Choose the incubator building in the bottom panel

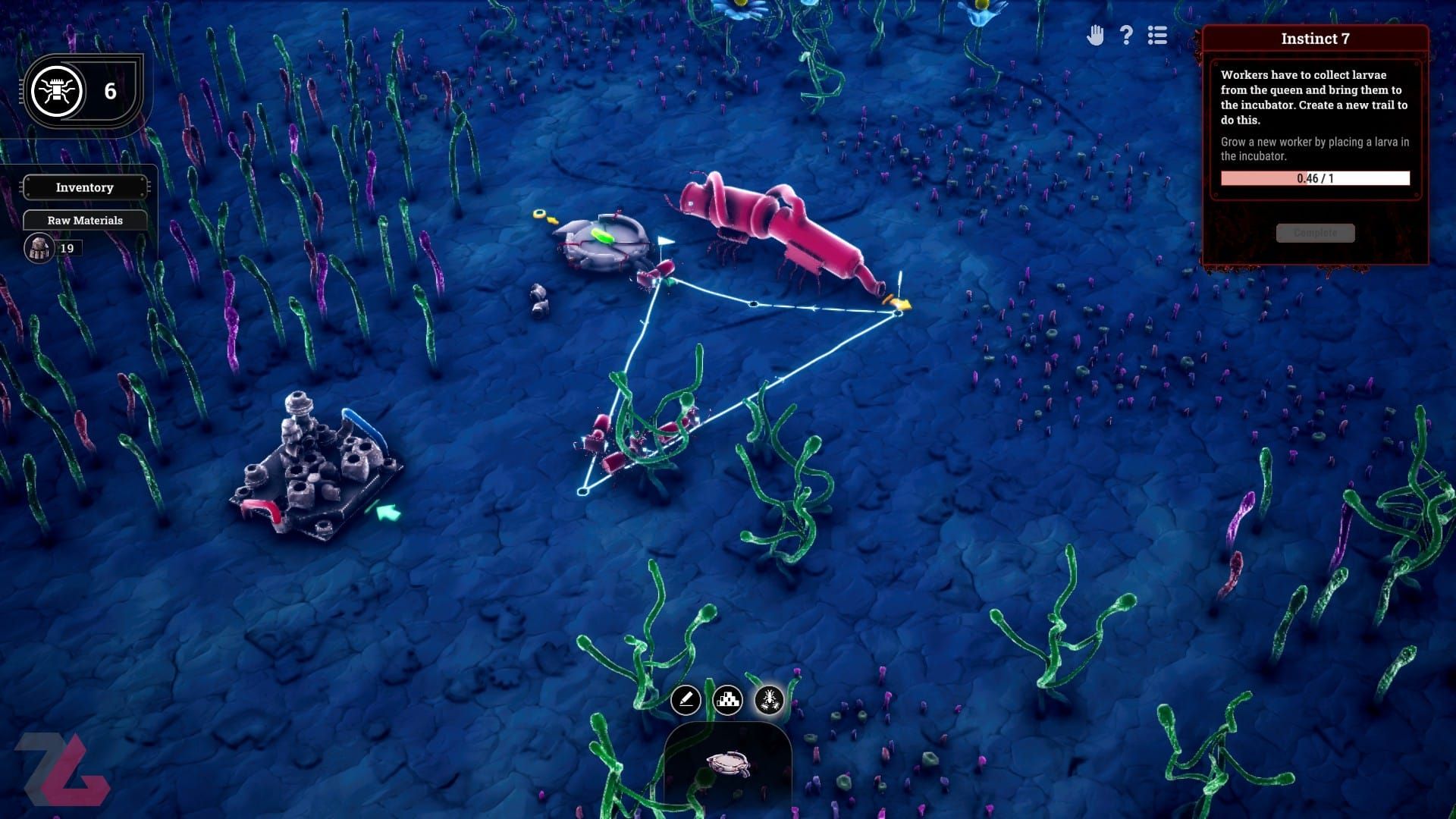(x=728, y=764)
